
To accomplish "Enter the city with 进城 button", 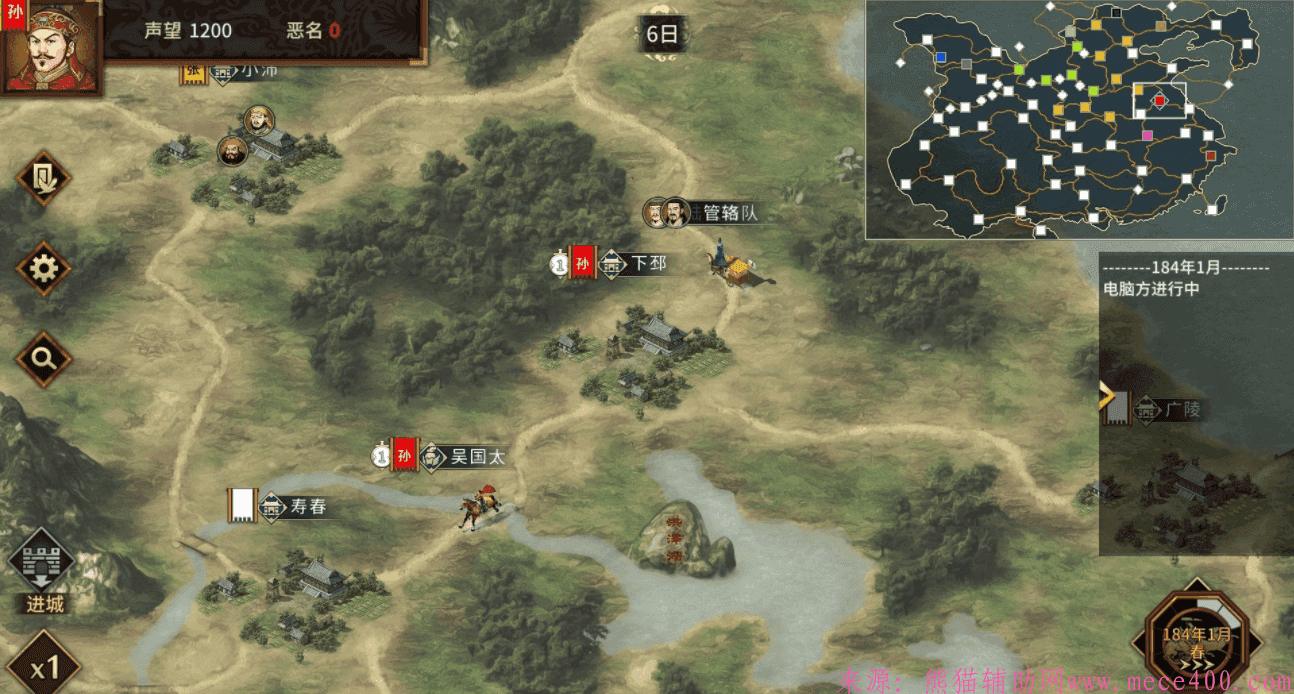I will pyautogui.click(x=45, y=570).
